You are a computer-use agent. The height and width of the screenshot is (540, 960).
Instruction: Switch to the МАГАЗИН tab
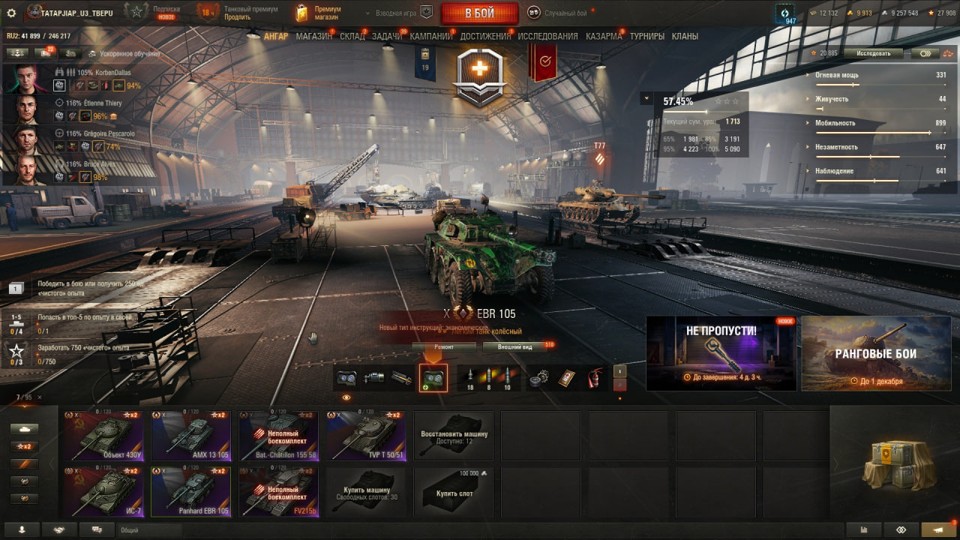314,36
